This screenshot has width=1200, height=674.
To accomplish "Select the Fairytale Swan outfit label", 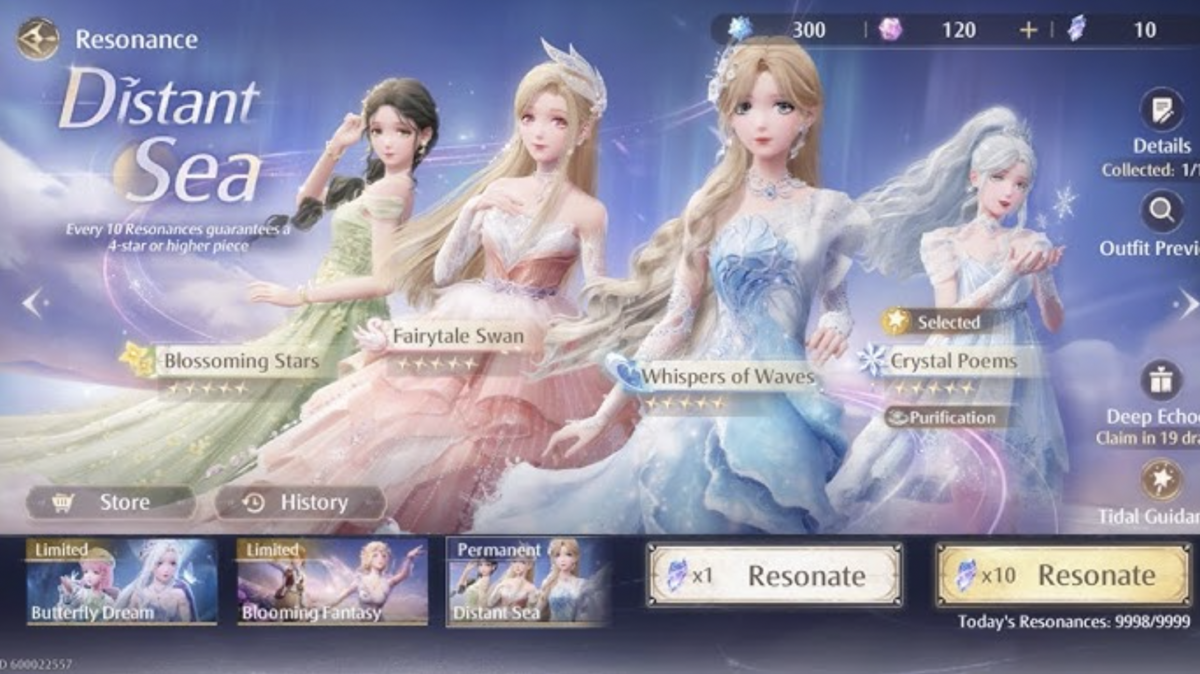I will point(457,336).
